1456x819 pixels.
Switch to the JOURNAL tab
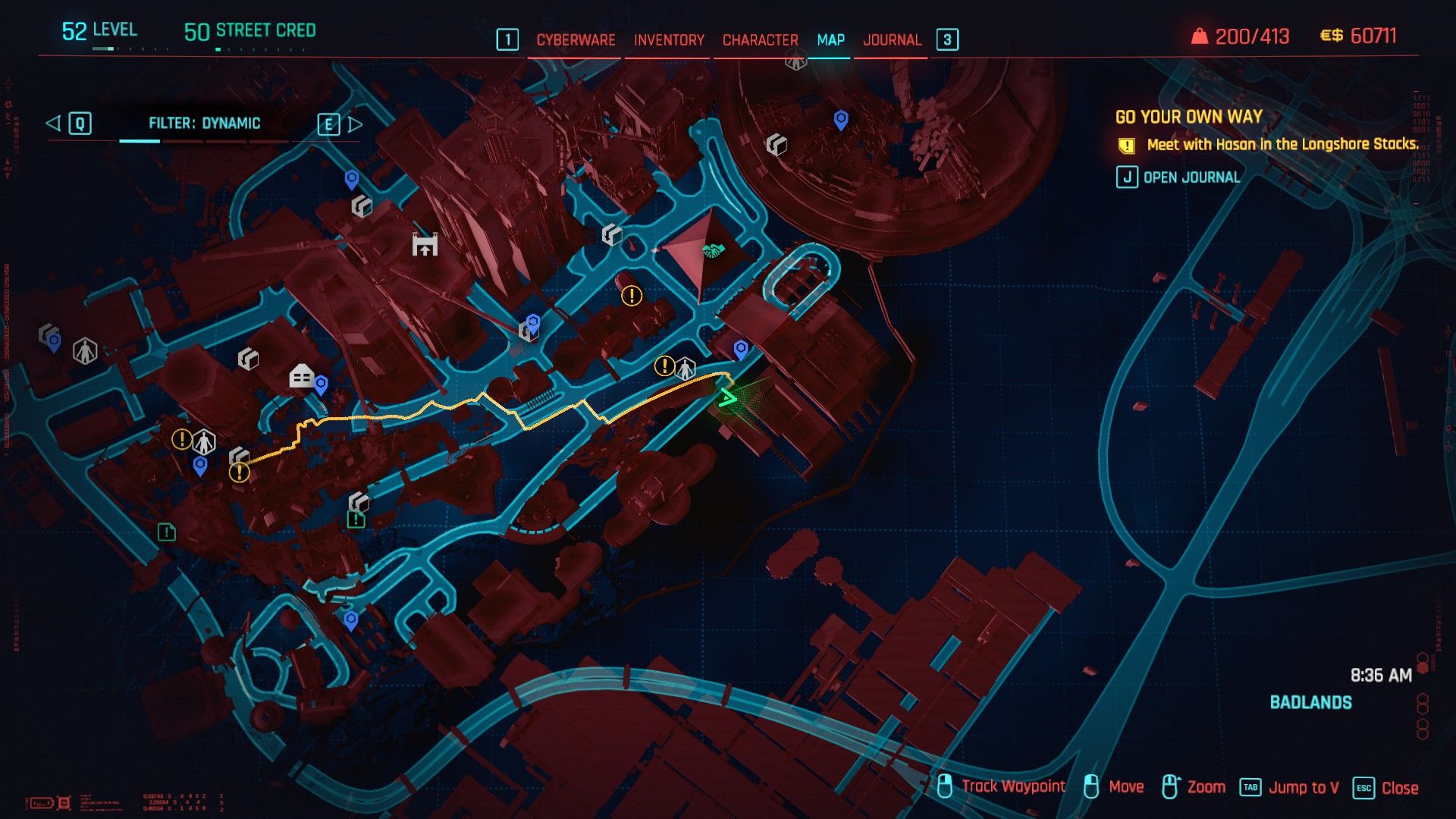pyautogui.click(x=892, y=39)
